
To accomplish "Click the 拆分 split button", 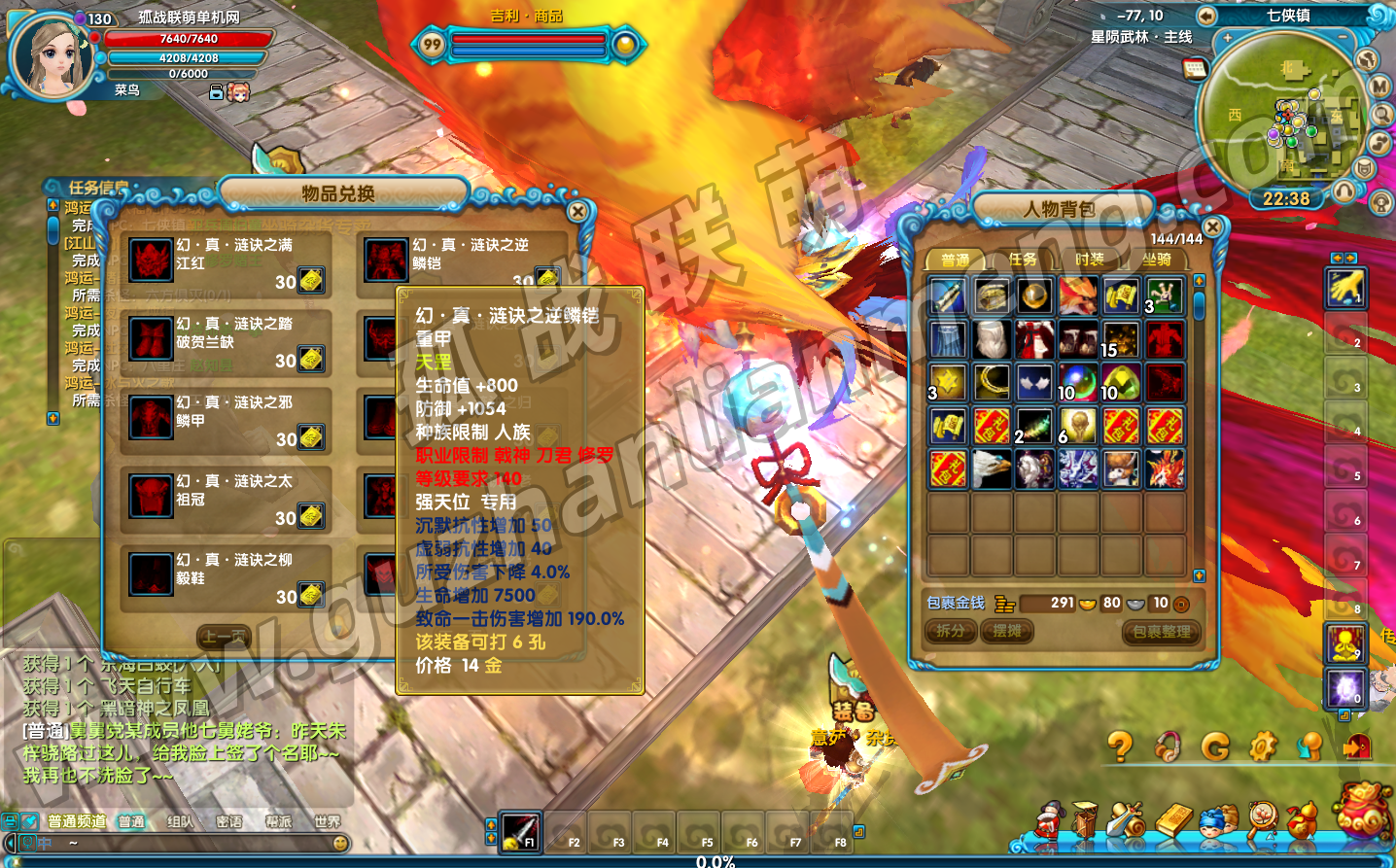I will point(950,631).
